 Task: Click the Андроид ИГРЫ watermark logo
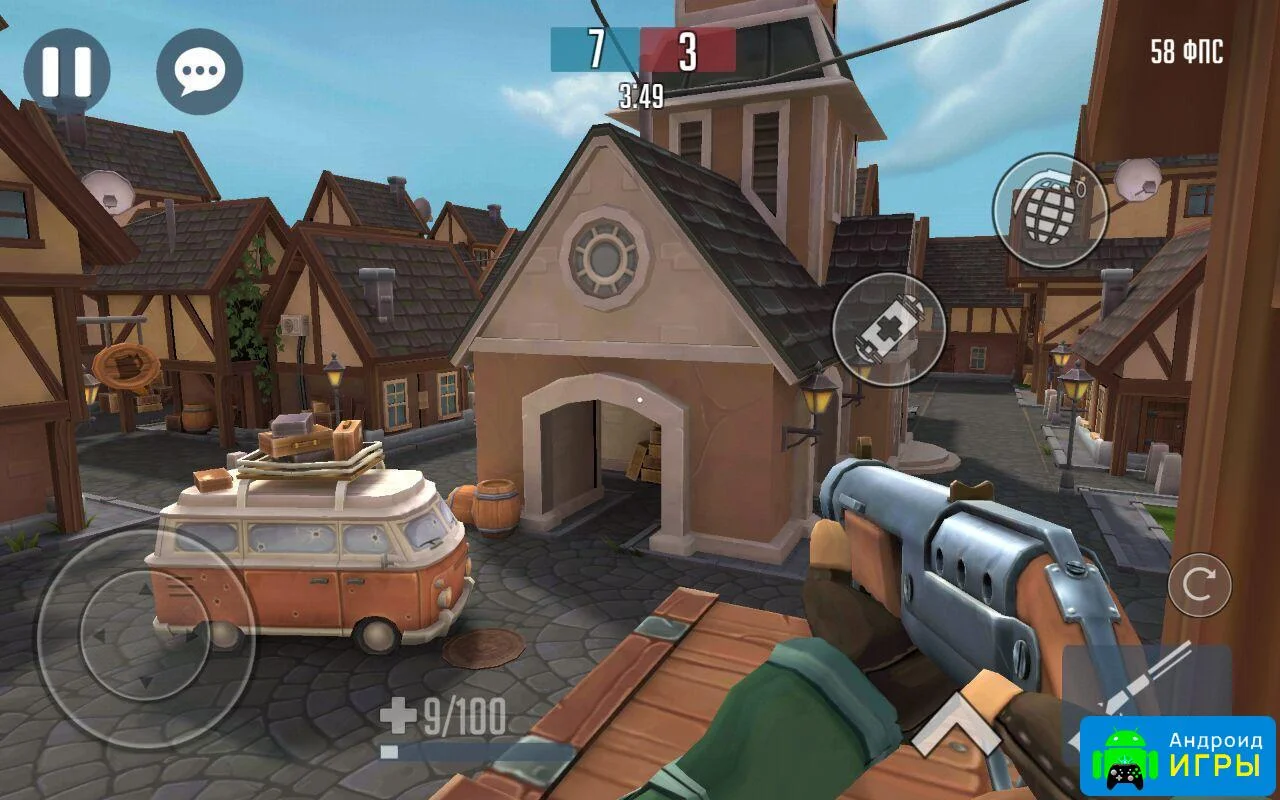tap(1177, 755)
